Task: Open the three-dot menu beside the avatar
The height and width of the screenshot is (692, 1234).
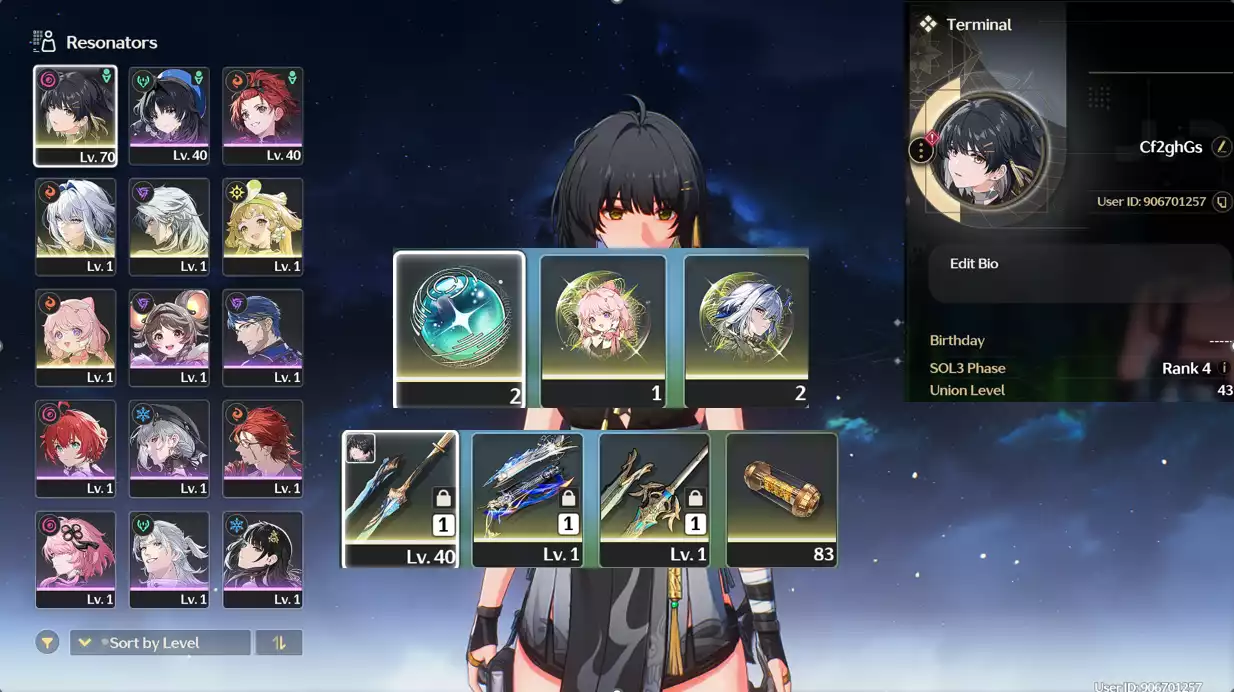Action: (x=921, y=151)
